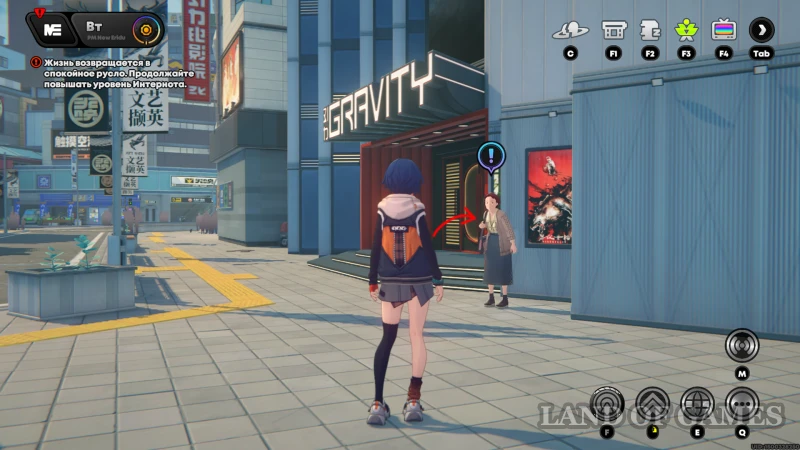Open the green figure event icon
This screenshot has height=450, width=800.
[686, 30]
